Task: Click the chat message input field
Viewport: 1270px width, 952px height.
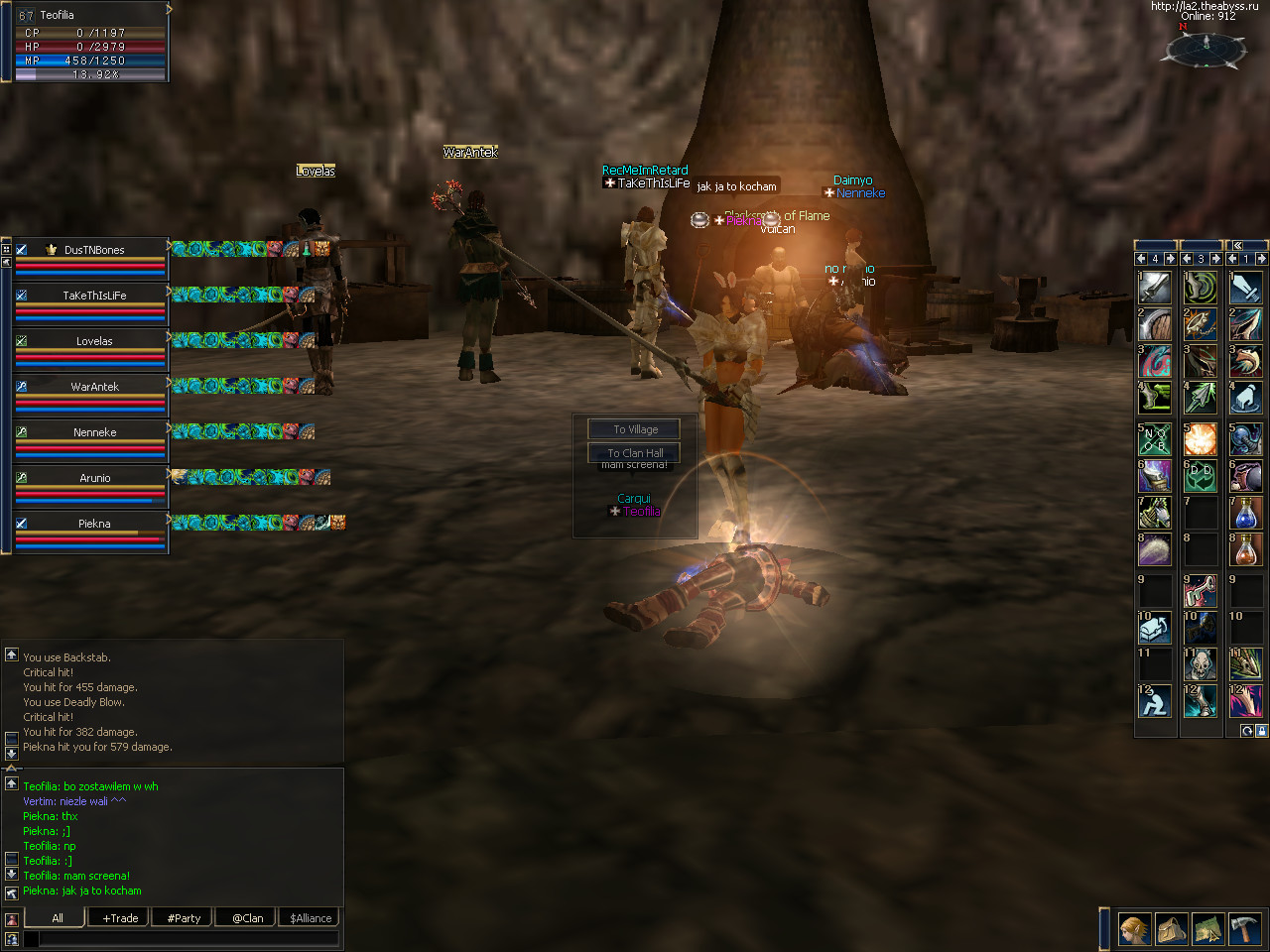Action: click(x=189, y=938)
